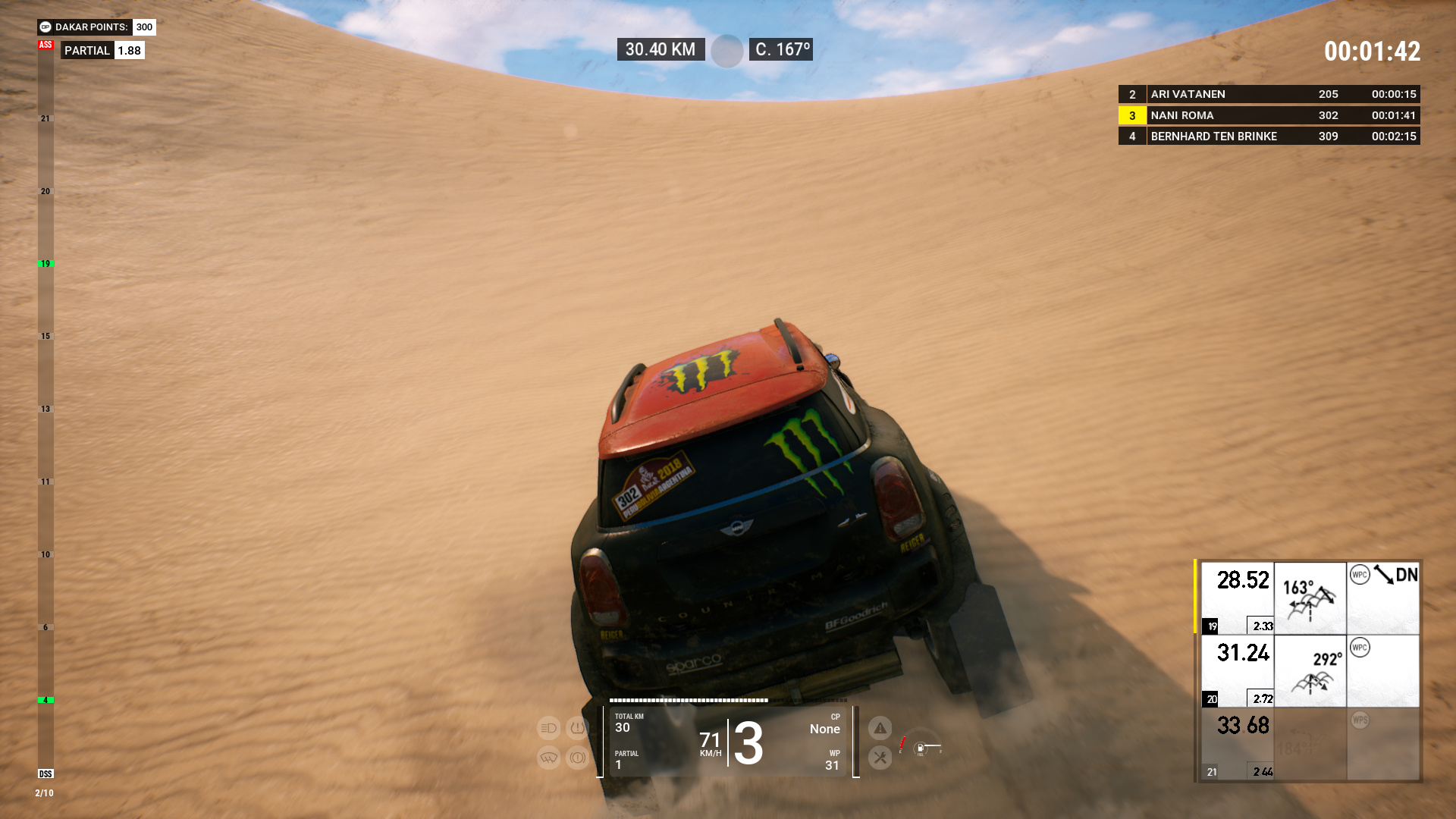Open the wrench-and-screwdriver repair icon
Screen dimensions: 1456x819
click(x=880, y=757)
